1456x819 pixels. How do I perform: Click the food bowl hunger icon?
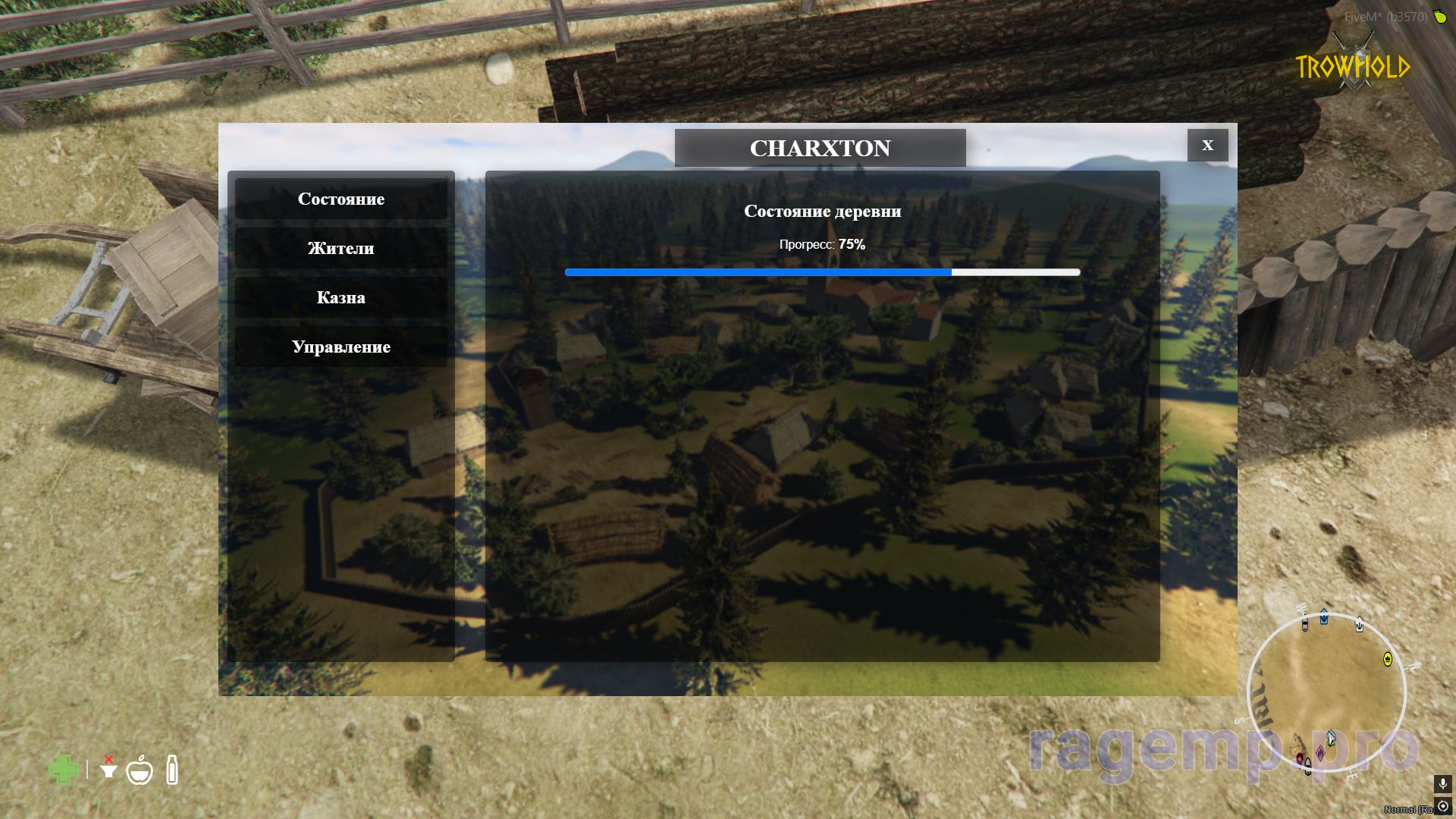click(x=140, y=770)
